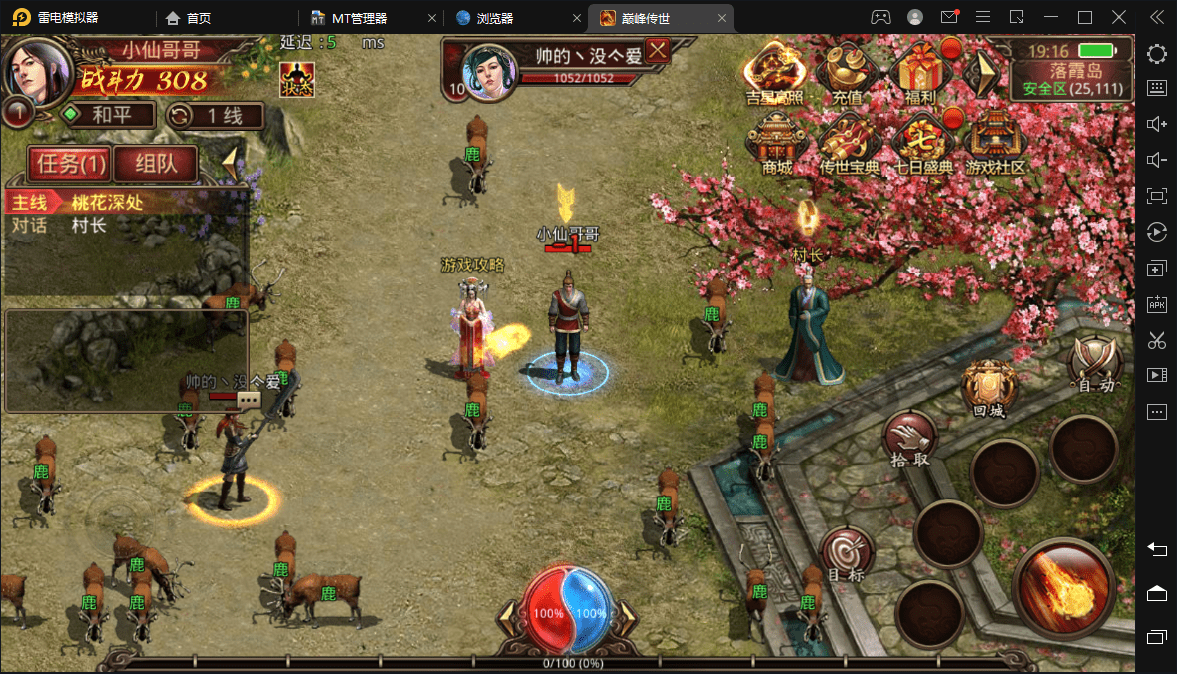1177x674 pixels.
Task: Select the 桃花深处 main quest entry
Action: pyautogui.click(x=107, y=202)
